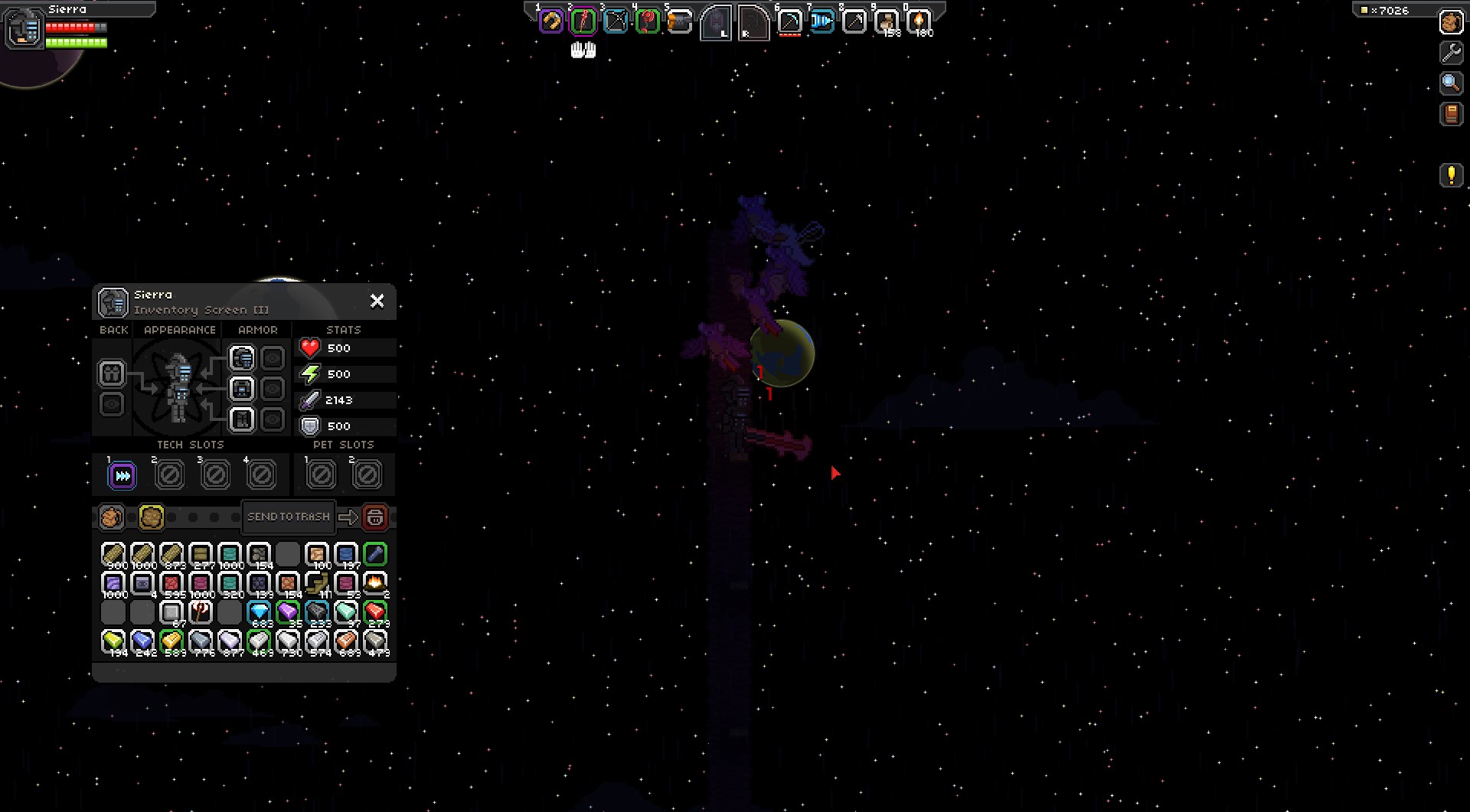Select the red trash can slot
Viewport: 1470px width, 812px height.
coord(375,517)
